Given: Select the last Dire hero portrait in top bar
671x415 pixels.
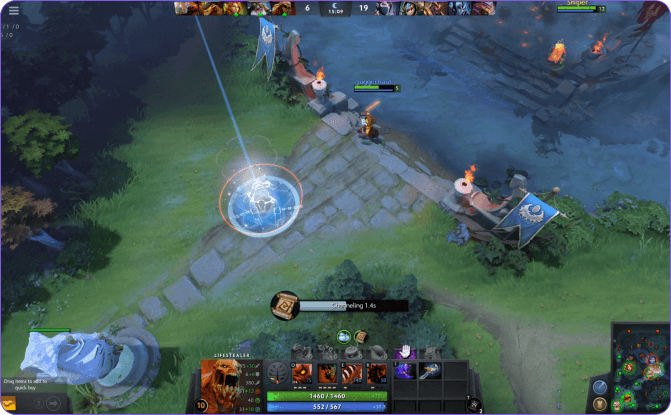Looking at the screenshot, I should (485, 8).
